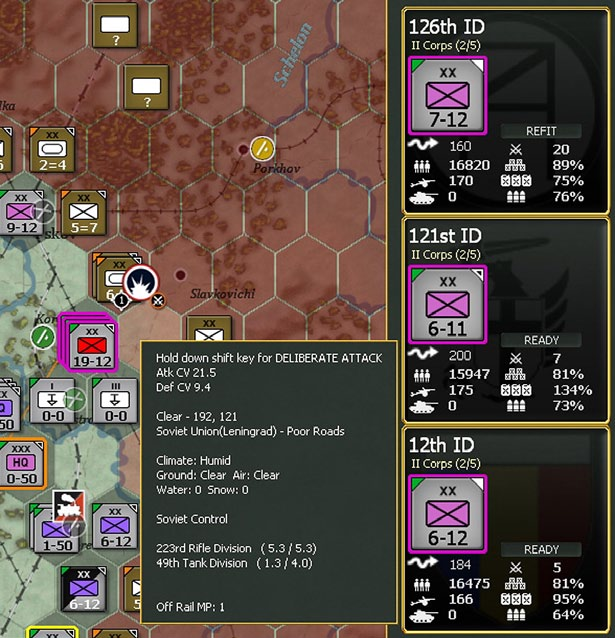Image resolution: width=615 pixels, height=638 pixels.
Task: Select the 121st ID 6-11 unit counter
Action: click(x=447, y=304)
